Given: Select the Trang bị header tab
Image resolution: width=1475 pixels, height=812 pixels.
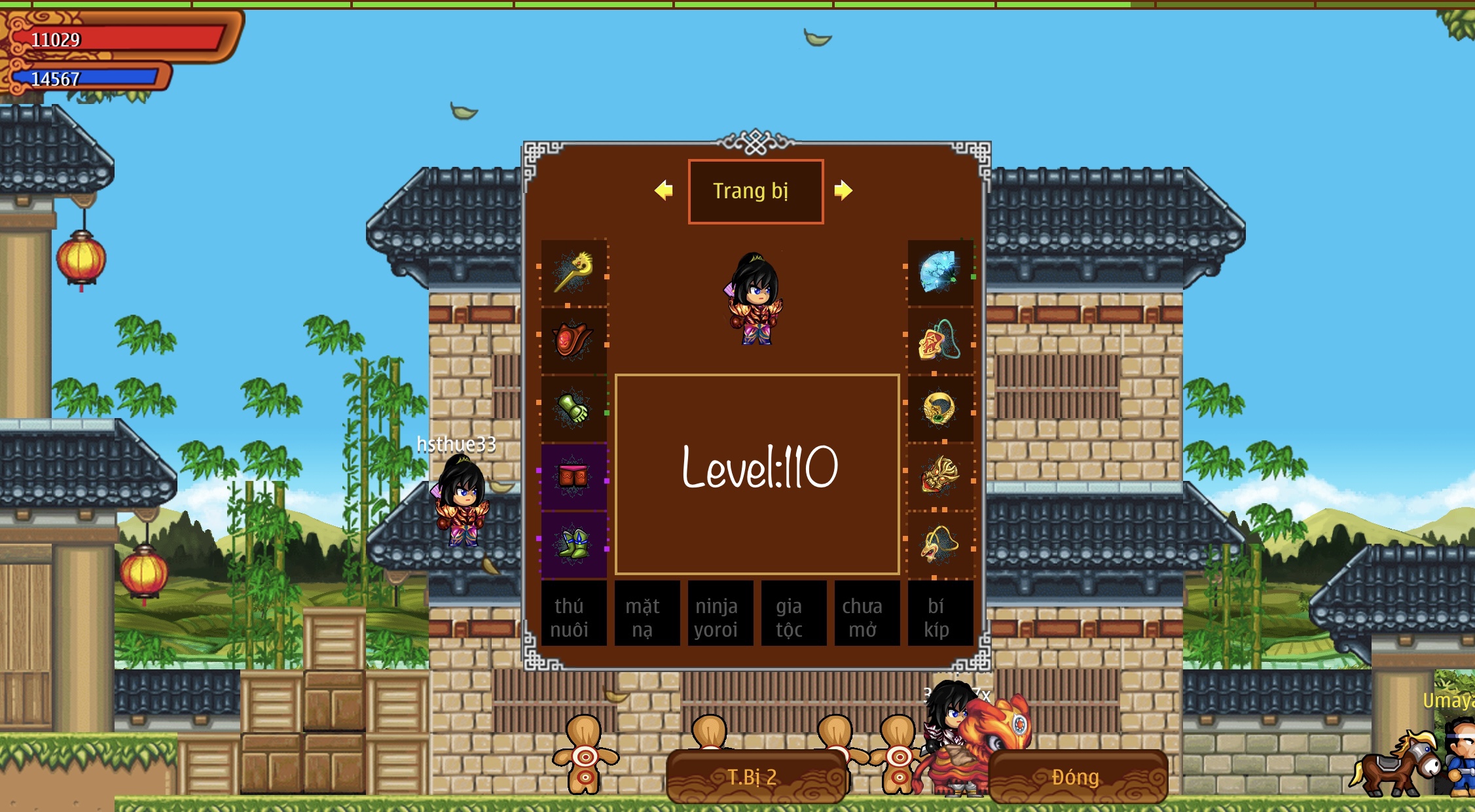Looking at the screenshot, I should tap(756, 191).
